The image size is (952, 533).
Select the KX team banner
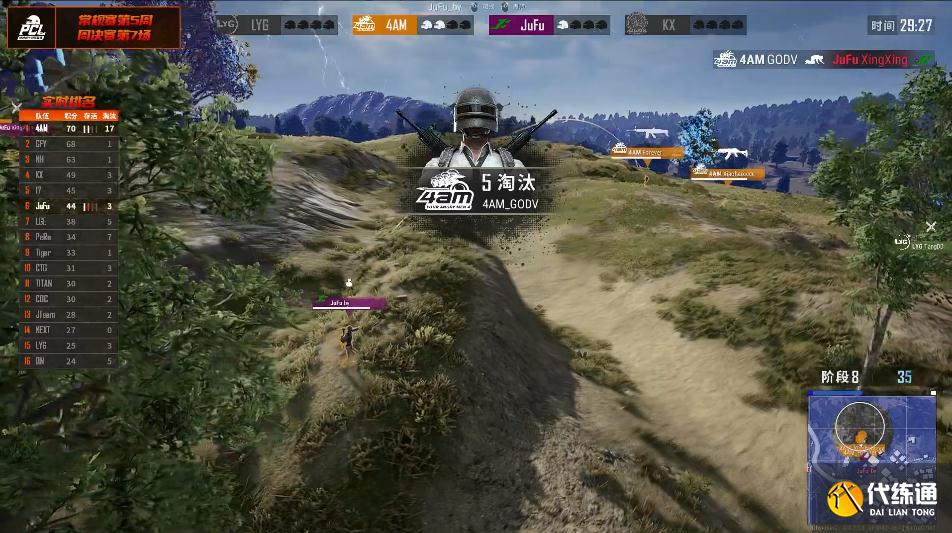coord(685,25)
